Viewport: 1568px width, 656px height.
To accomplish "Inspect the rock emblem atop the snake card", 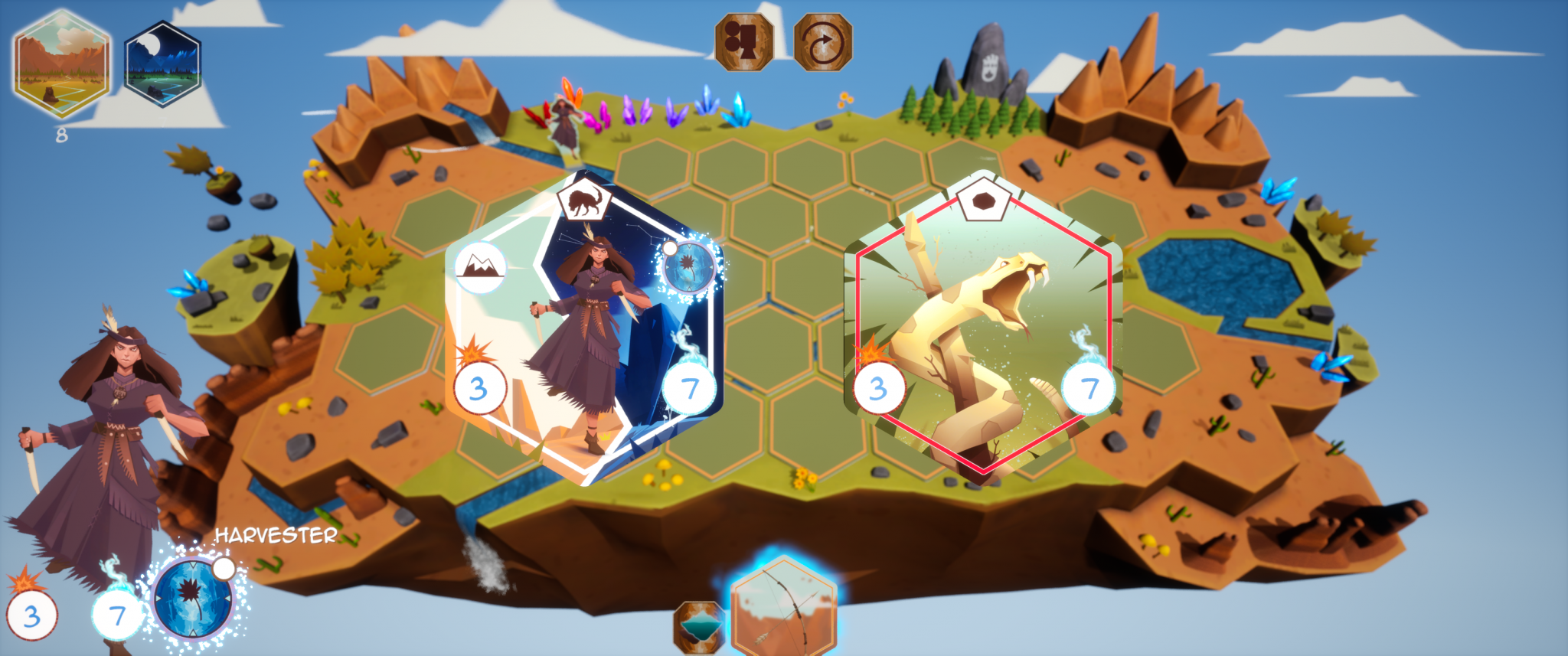I will tap(984, 202).
